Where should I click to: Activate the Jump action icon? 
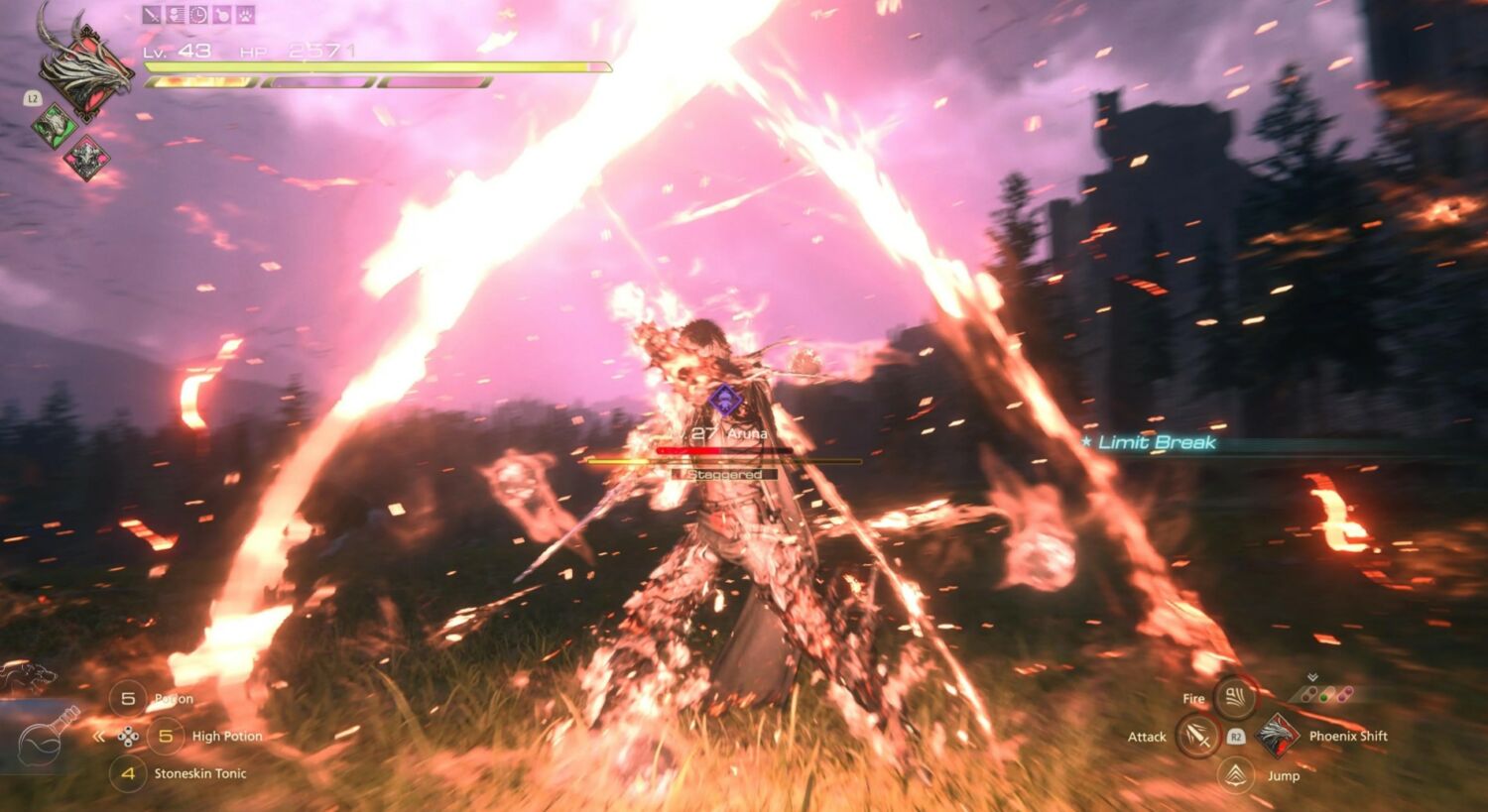point(1235,775)
